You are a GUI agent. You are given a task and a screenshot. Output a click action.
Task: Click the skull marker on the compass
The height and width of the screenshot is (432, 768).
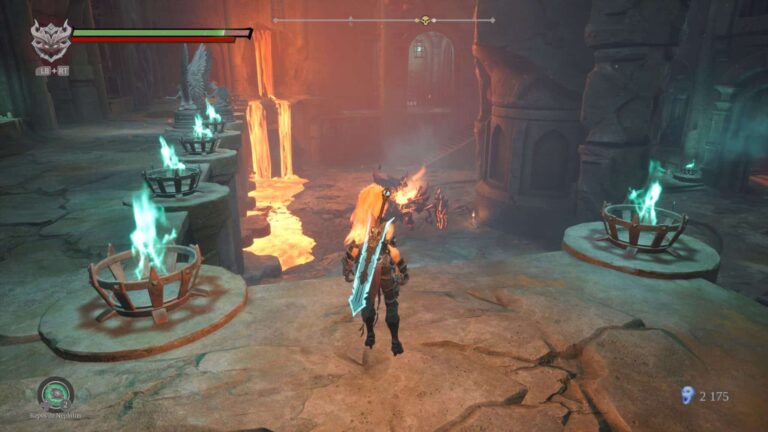point(423,20)
